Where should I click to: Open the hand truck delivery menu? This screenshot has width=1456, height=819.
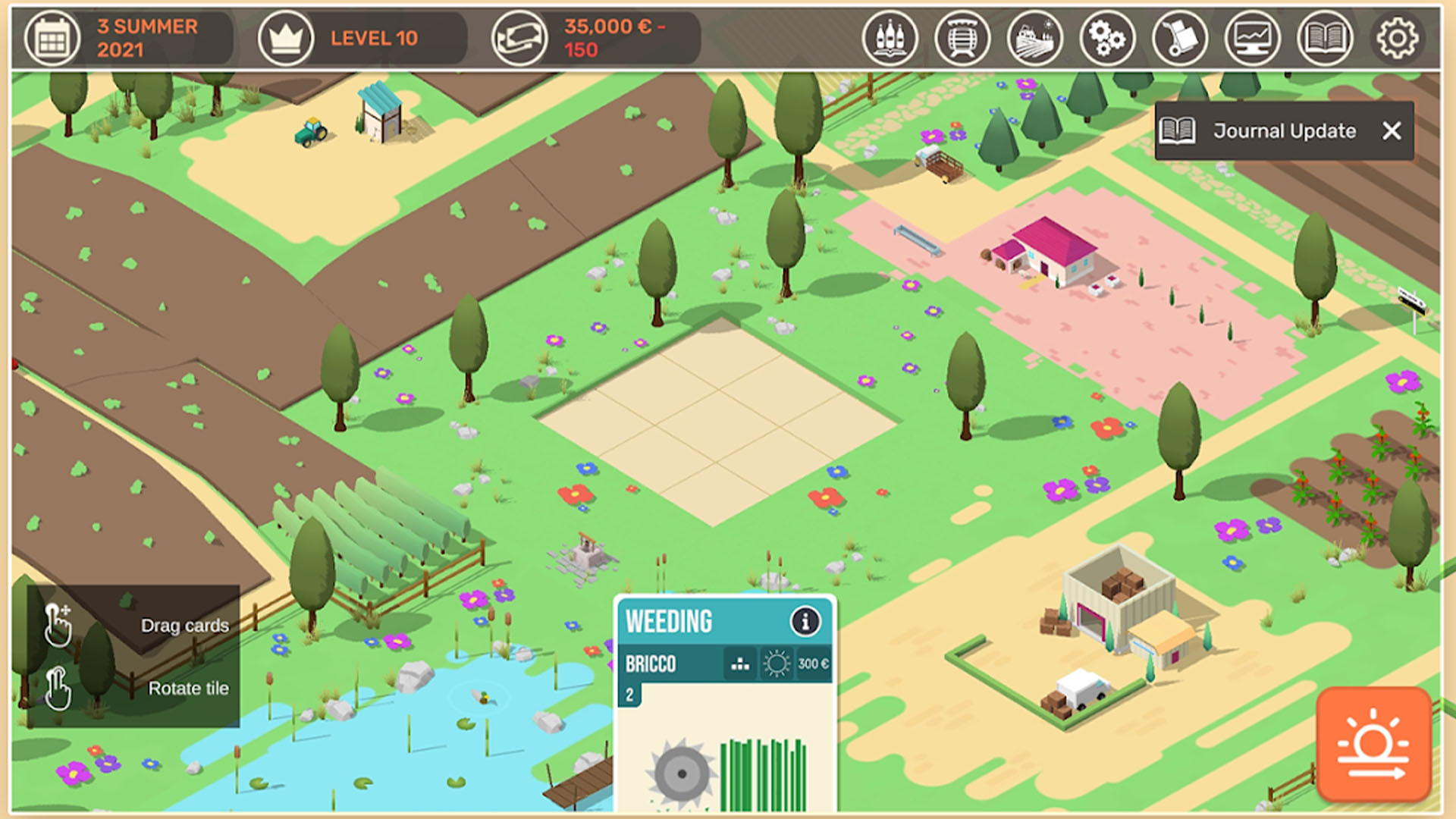1179,38
